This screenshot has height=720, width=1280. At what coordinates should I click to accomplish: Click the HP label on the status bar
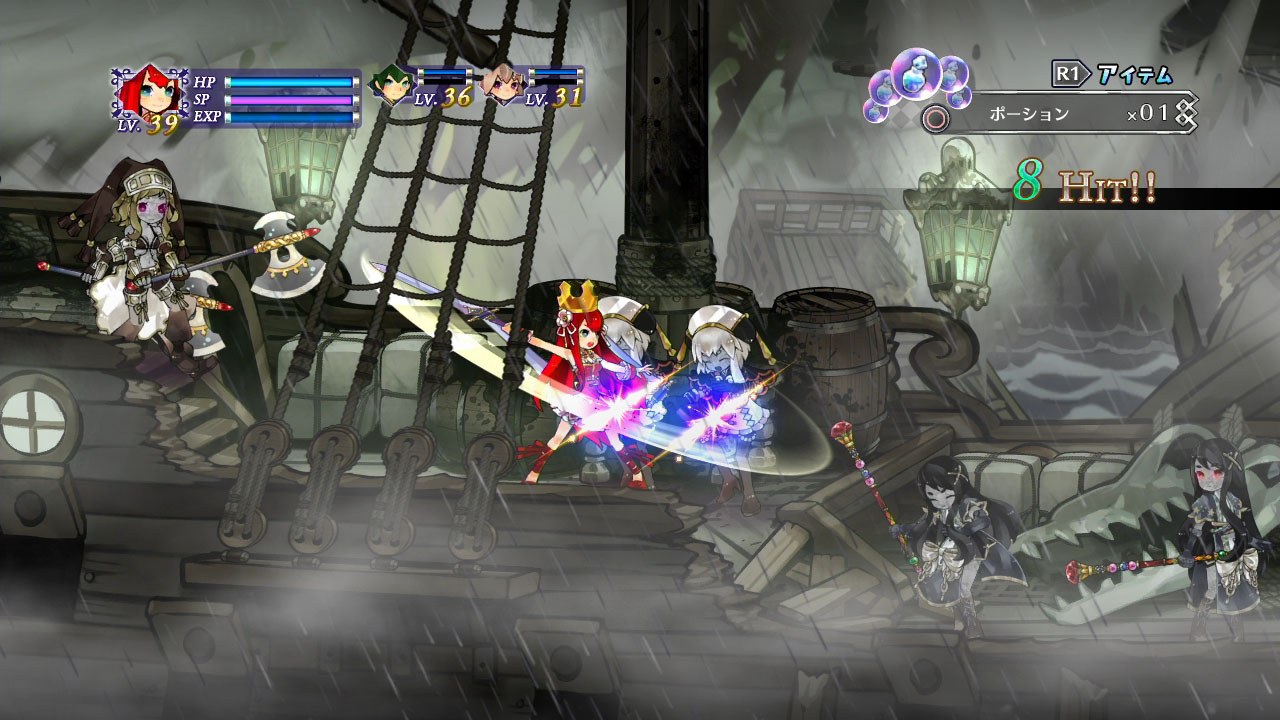coord(206,81)
